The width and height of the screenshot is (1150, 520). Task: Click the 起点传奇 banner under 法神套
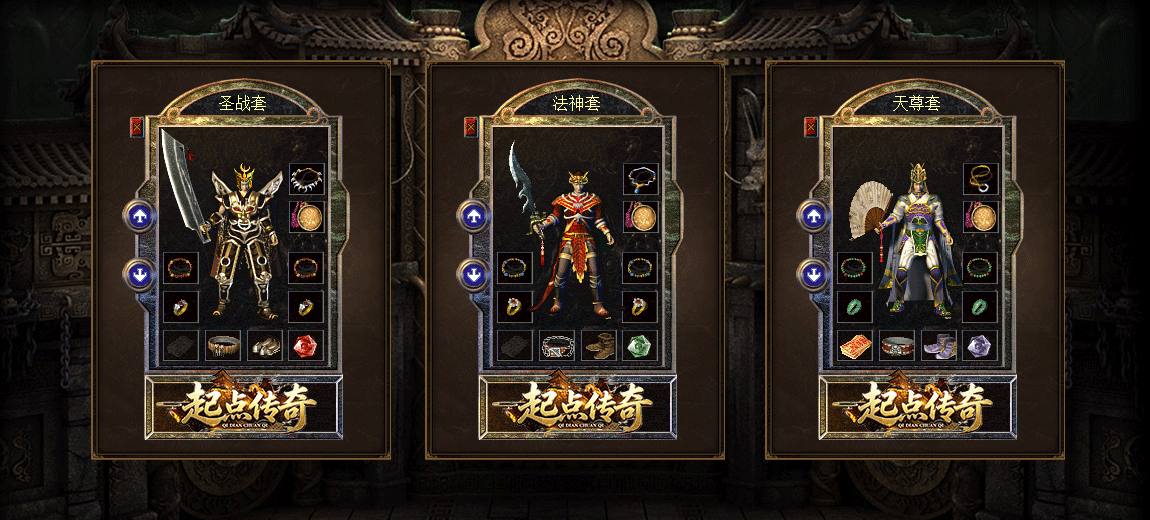(x=577, y=406)
